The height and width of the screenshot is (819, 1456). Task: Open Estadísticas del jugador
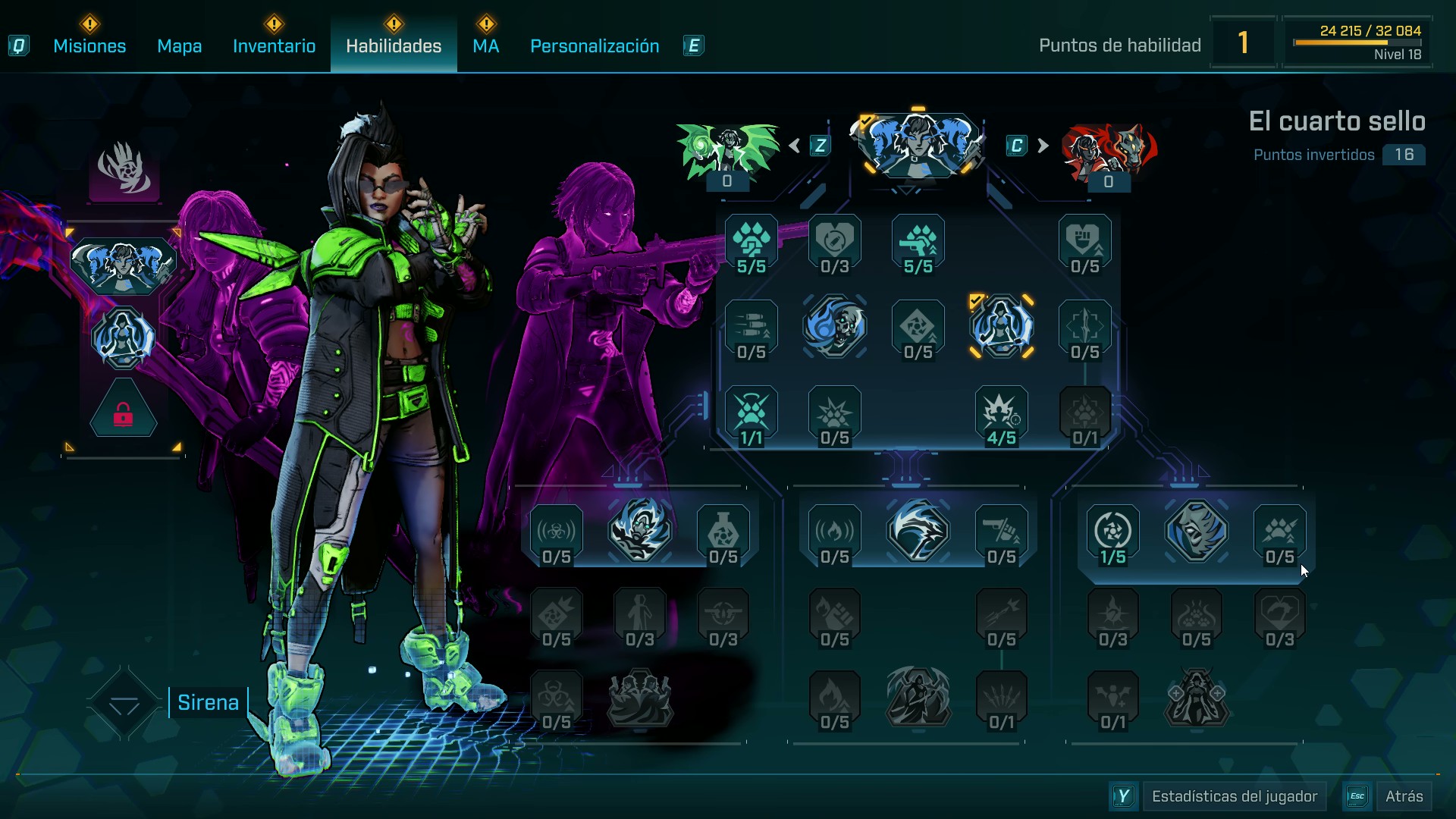pos(1234,796)
